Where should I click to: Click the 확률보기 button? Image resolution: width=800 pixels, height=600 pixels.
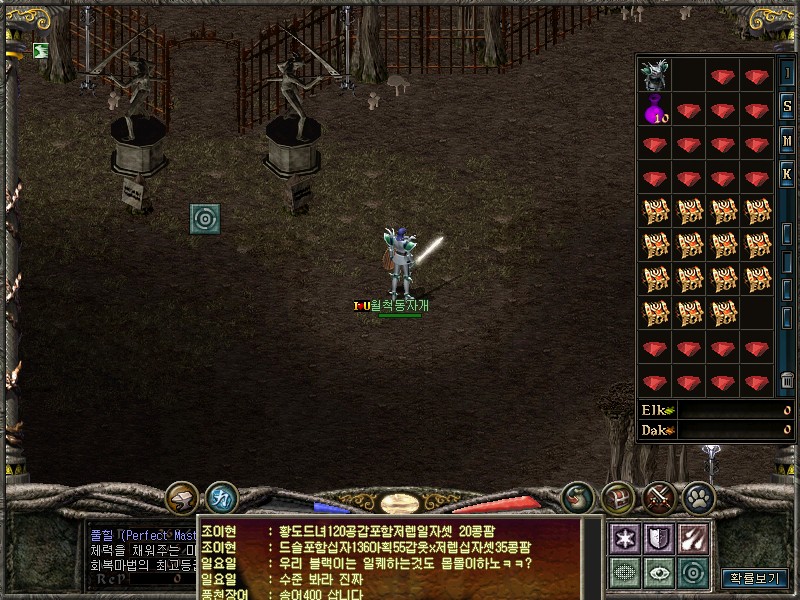point(754,578)
